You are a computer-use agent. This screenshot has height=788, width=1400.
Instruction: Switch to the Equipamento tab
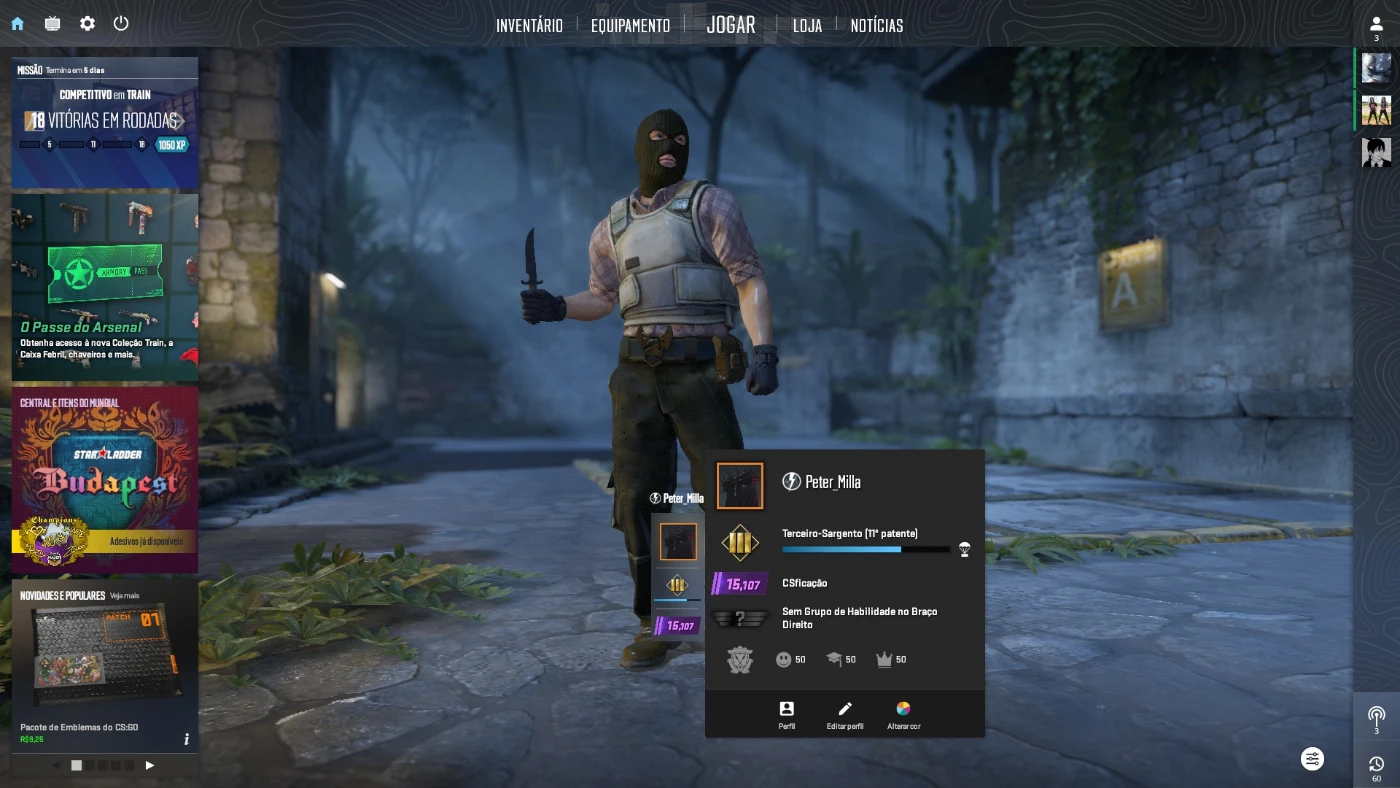(x=630, y=25)
